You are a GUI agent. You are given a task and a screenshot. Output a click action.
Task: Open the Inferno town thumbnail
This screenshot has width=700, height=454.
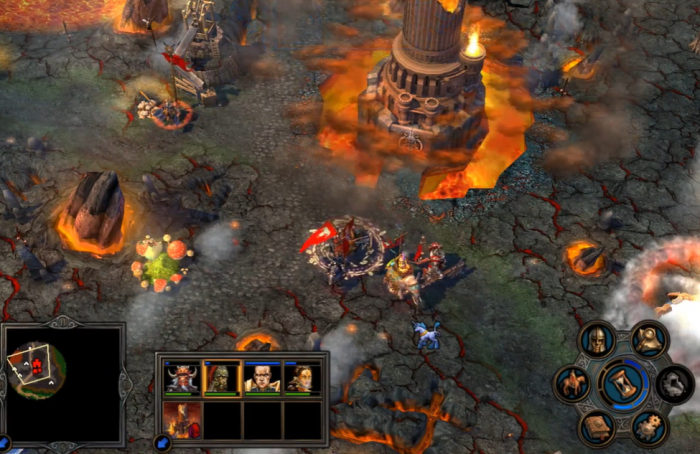(x=182, y=420)
